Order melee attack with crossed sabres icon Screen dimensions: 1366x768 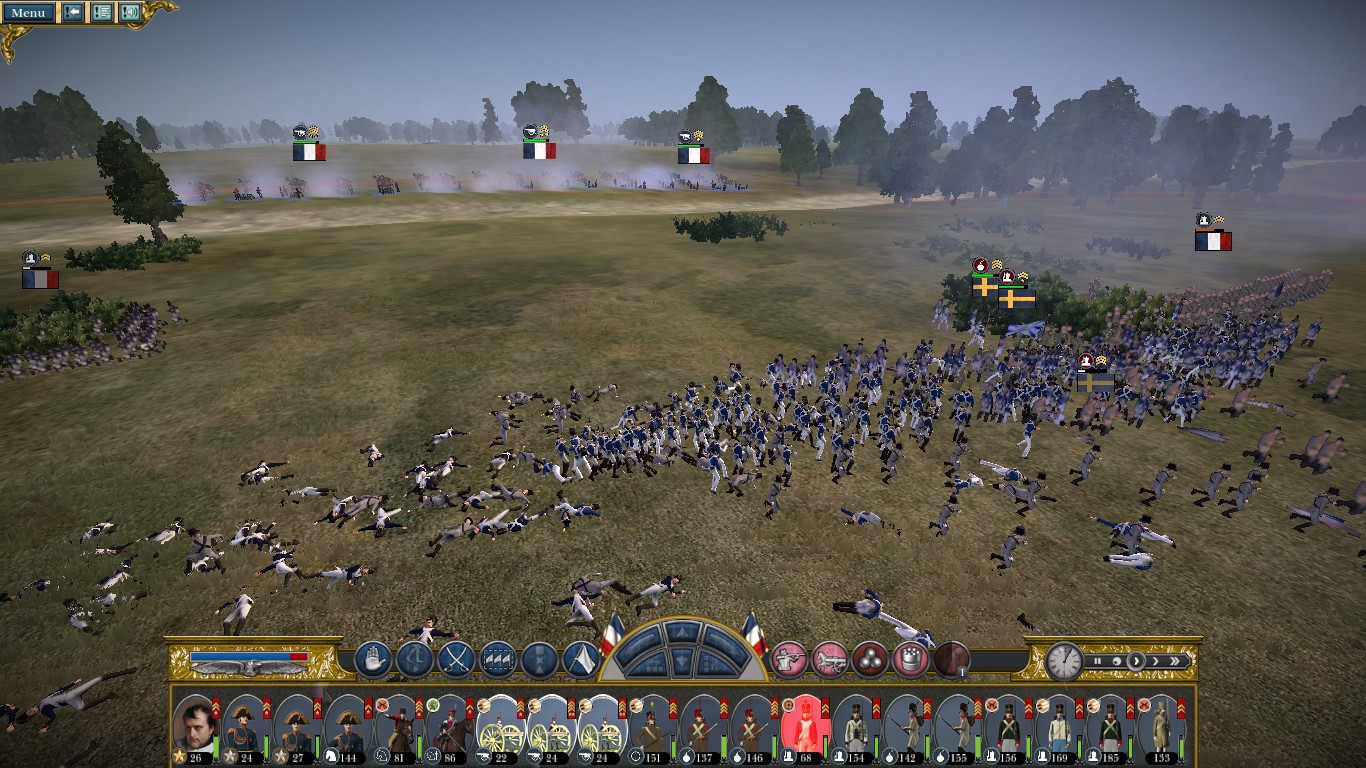tap(456, 660)
